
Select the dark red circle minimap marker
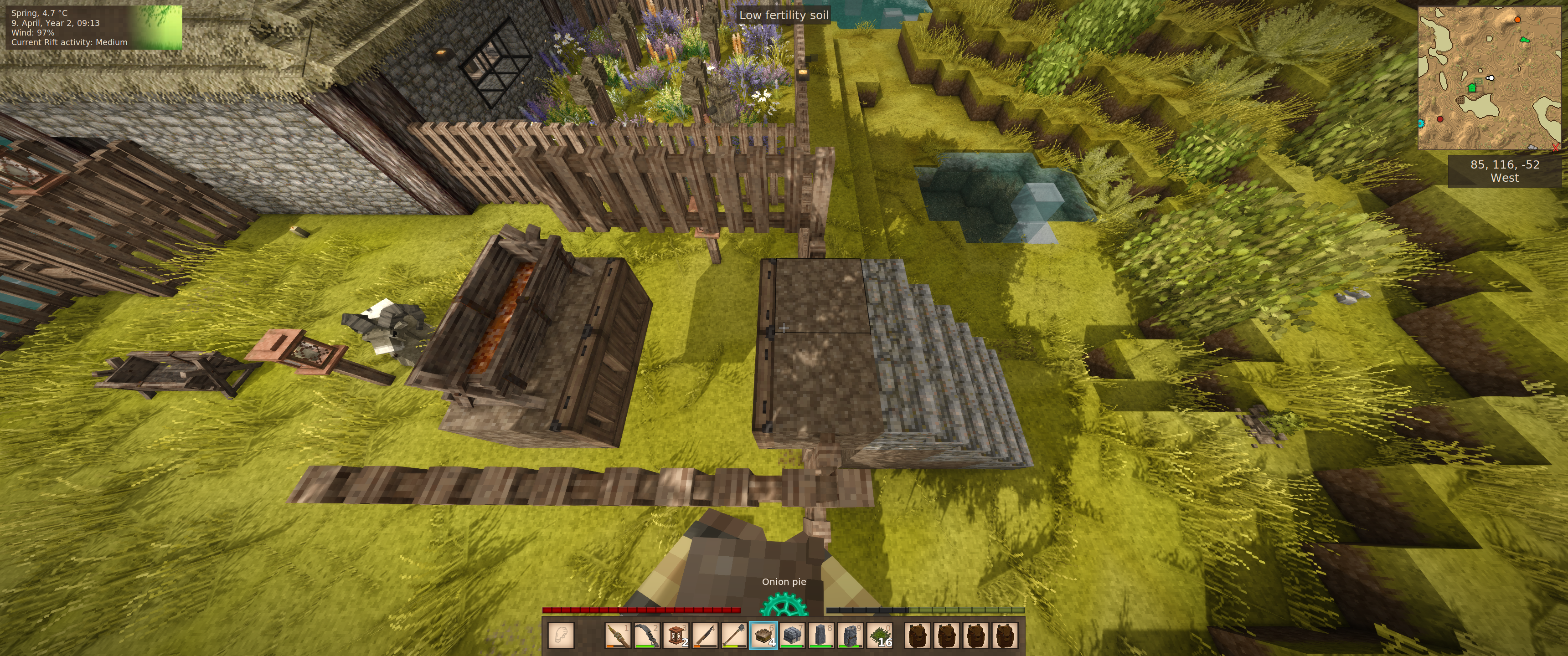(1440, 119)
